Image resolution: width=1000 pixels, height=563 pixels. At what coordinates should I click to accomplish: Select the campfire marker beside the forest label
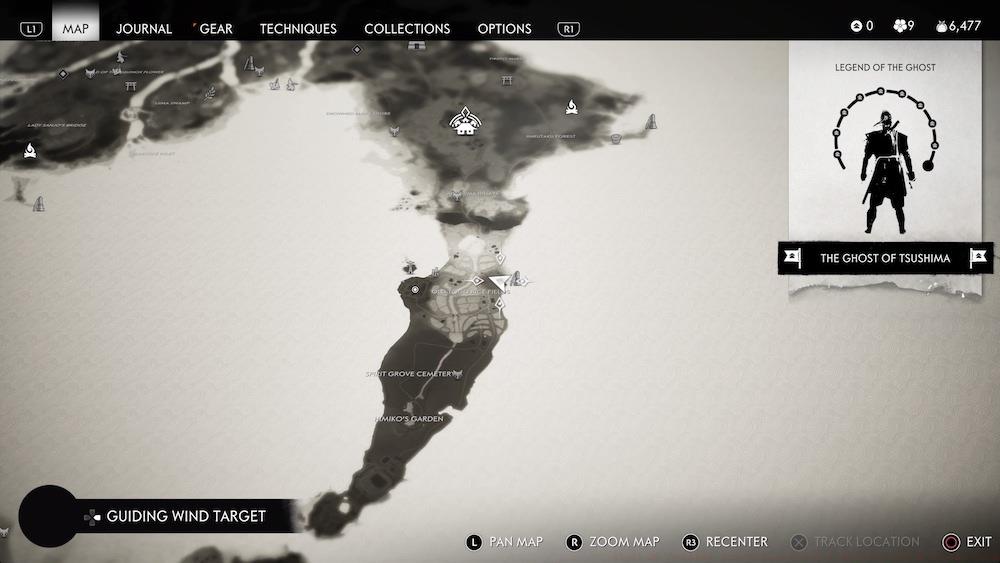(571, 105)
